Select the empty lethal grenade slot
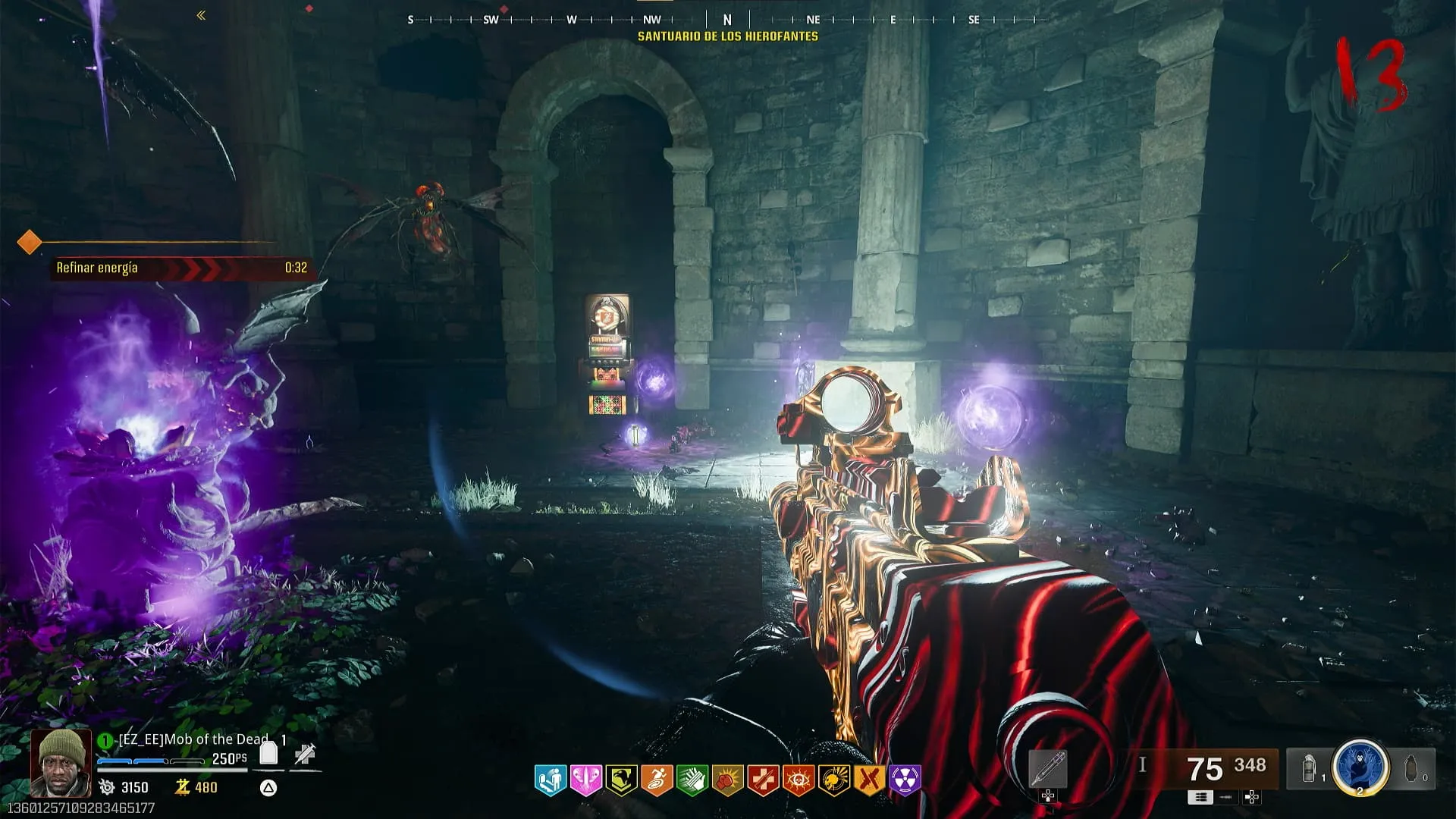 point(1411,768)
